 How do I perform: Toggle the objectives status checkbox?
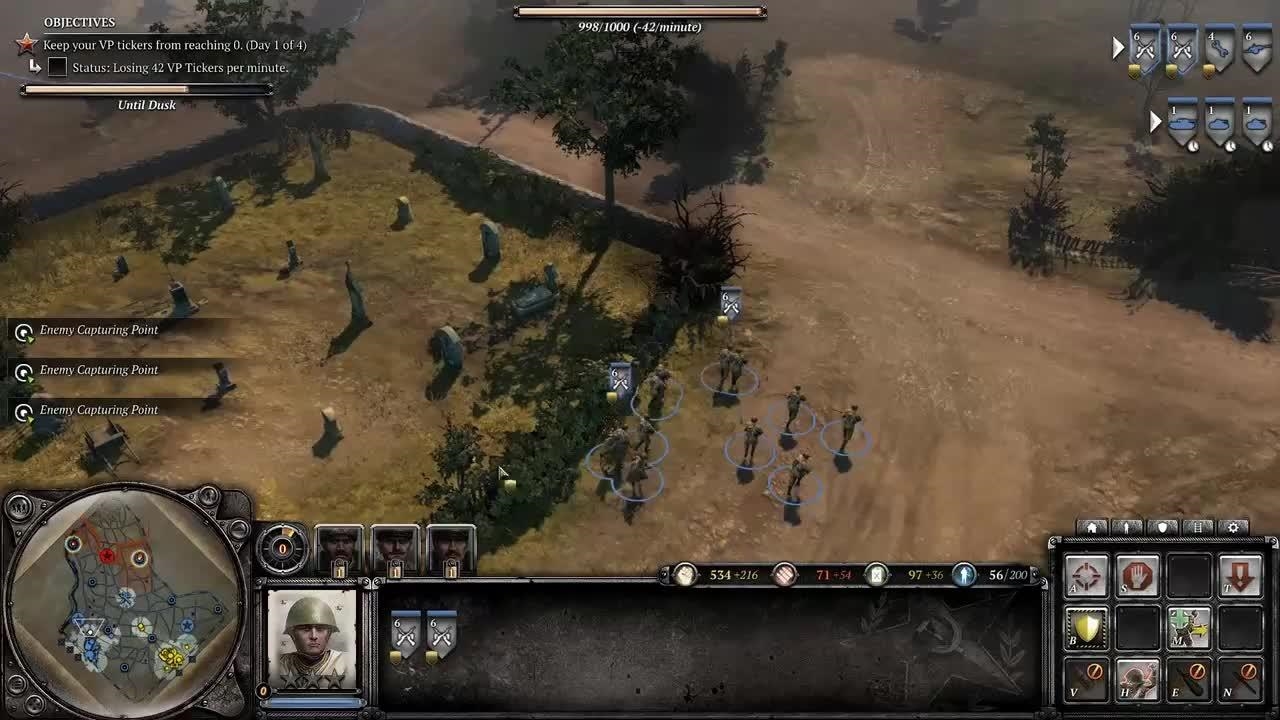pyautogui.click(x=58, y=67)
